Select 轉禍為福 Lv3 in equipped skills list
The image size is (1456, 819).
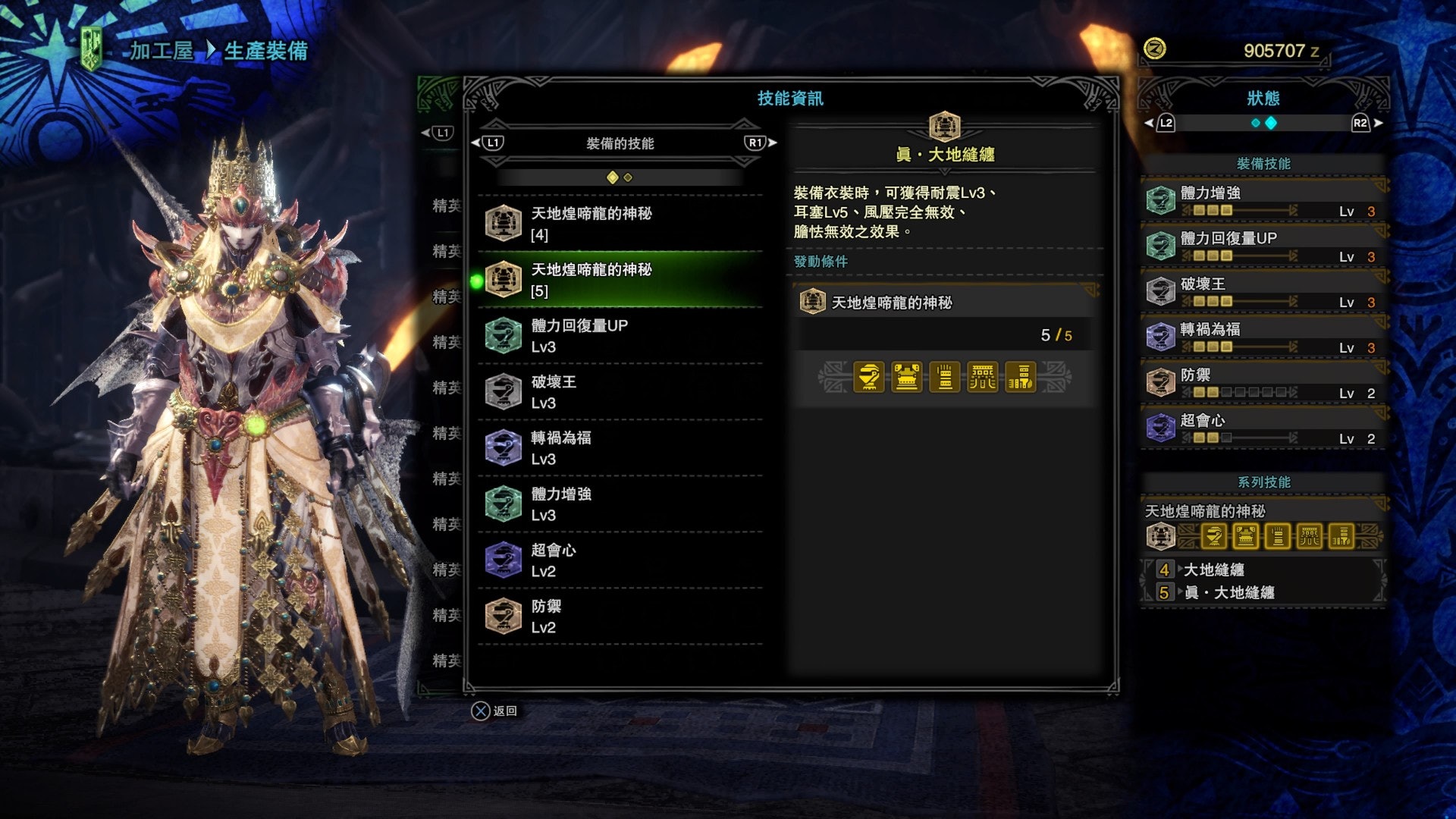point(620,448)
